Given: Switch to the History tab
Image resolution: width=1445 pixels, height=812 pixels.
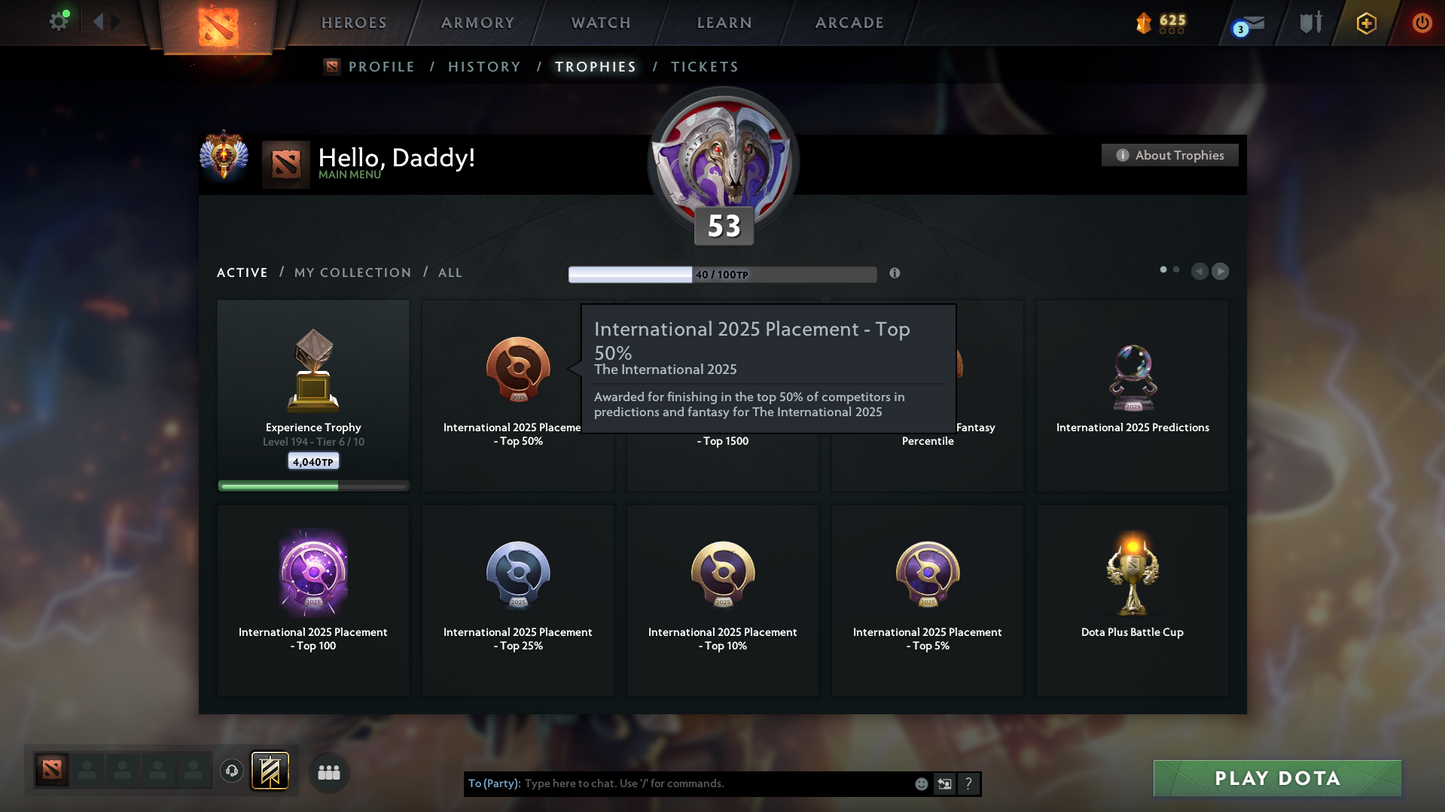Looking at the screenshot, I should pos(484,67).
